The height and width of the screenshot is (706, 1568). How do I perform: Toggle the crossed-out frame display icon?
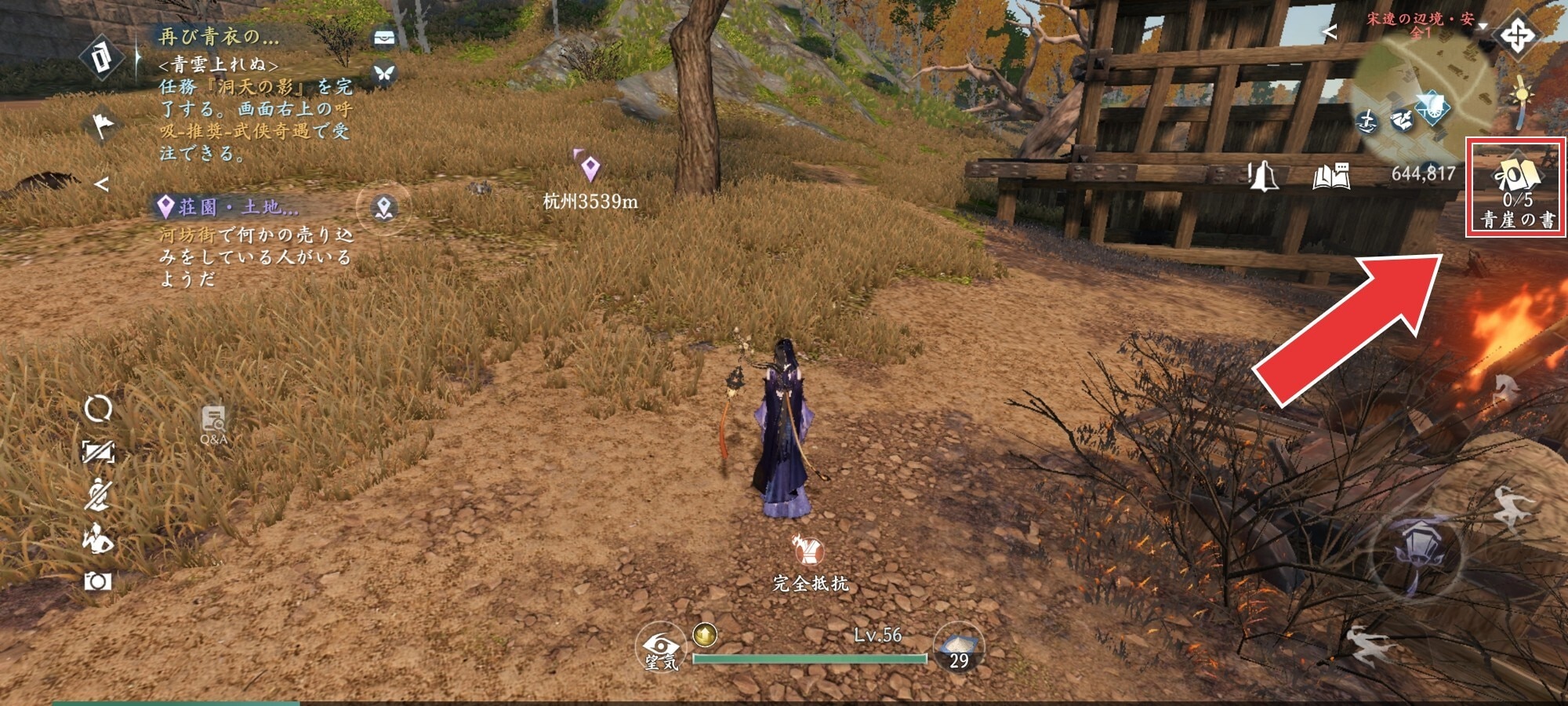click(x=98, y=452)
